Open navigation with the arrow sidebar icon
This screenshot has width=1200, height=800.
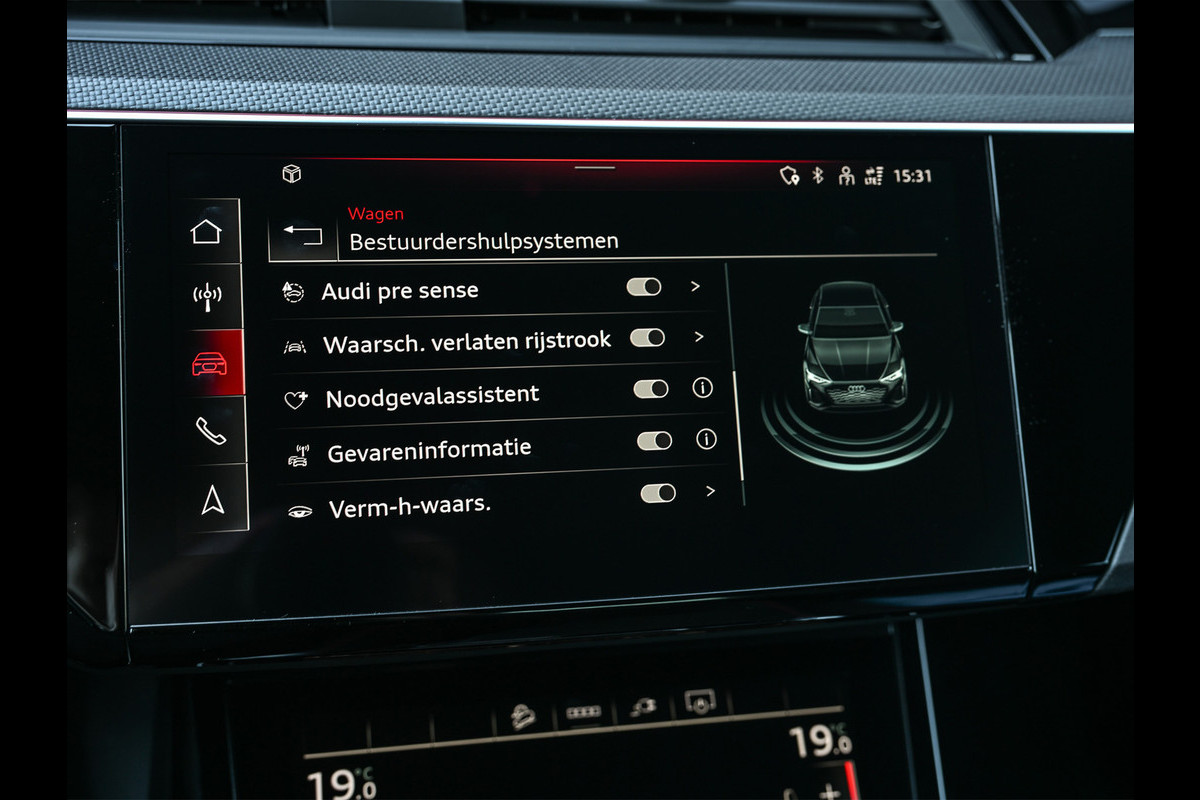212,499
